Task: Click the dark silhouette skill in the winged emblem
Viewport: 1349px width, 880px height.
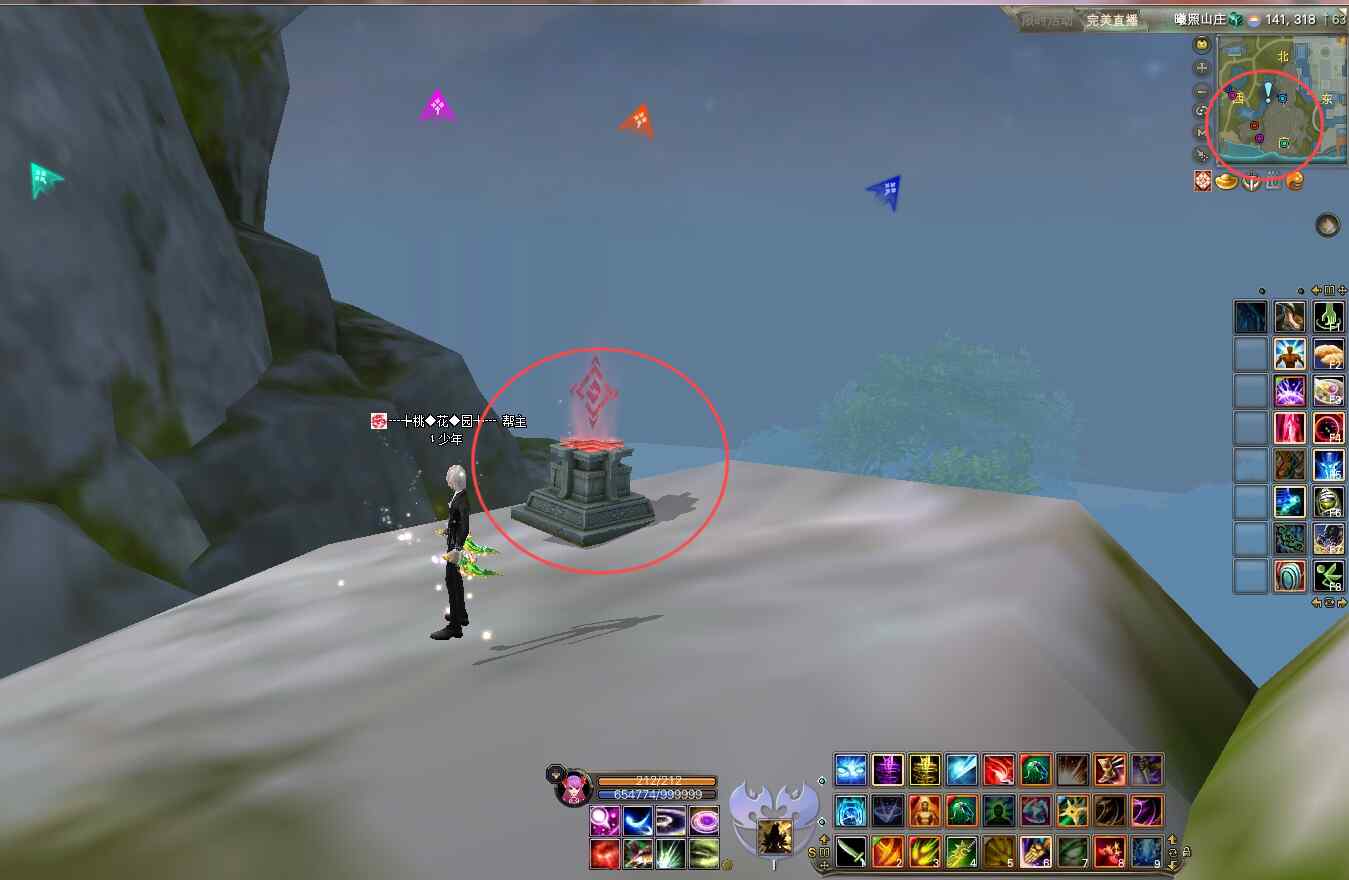Action: tap(773, 835)
